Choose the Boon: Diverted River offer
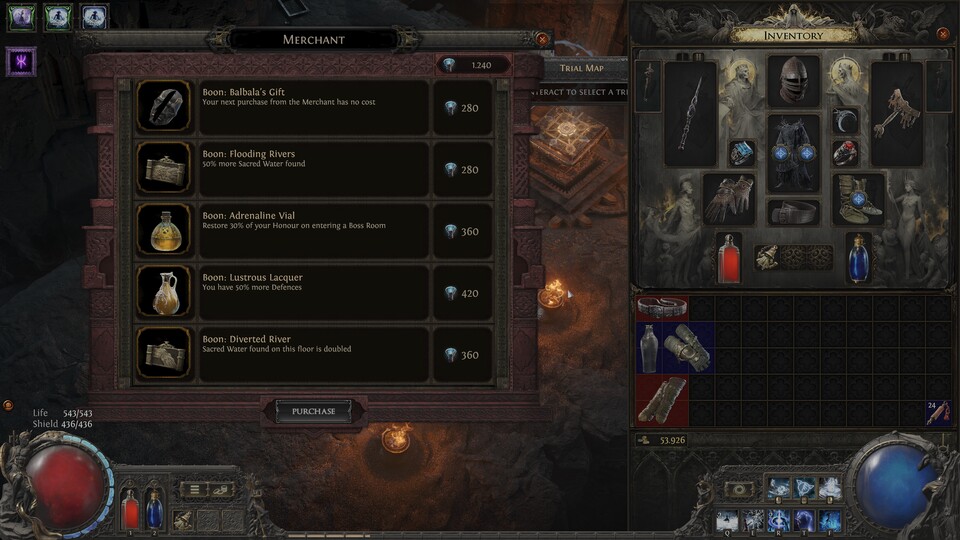The image size is (960, 540). click(314, 354)
